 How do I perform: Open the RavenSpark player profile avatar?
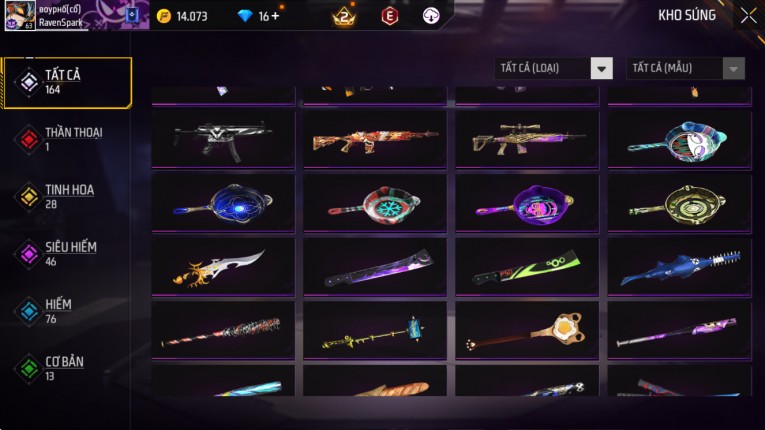tap(20, 15)
